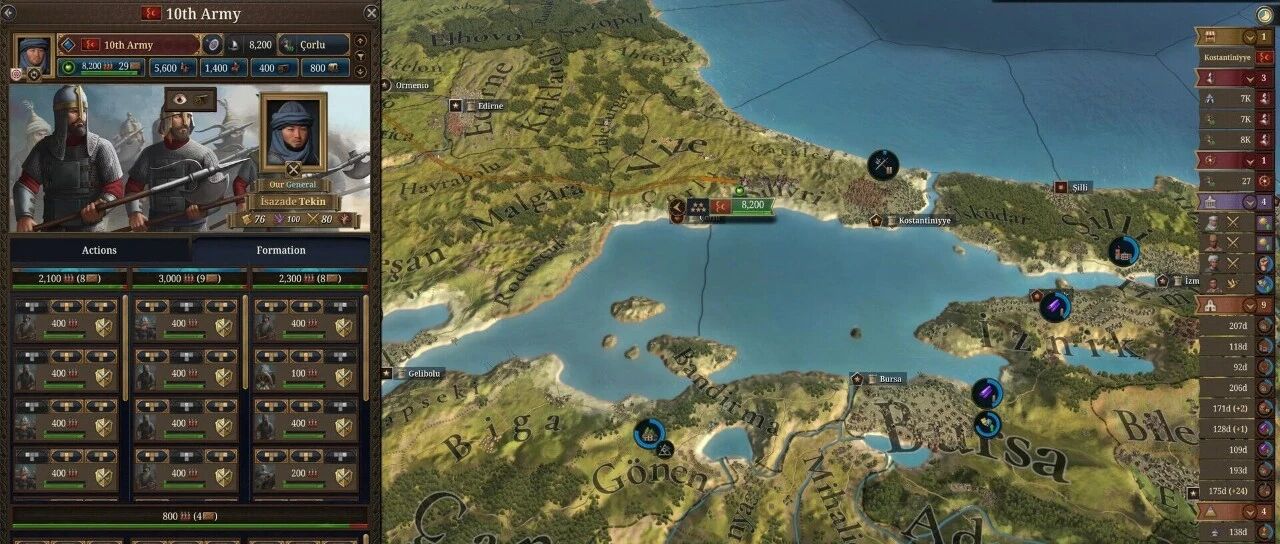Click the general İsazade Tekin portrait

coord(293,132)
